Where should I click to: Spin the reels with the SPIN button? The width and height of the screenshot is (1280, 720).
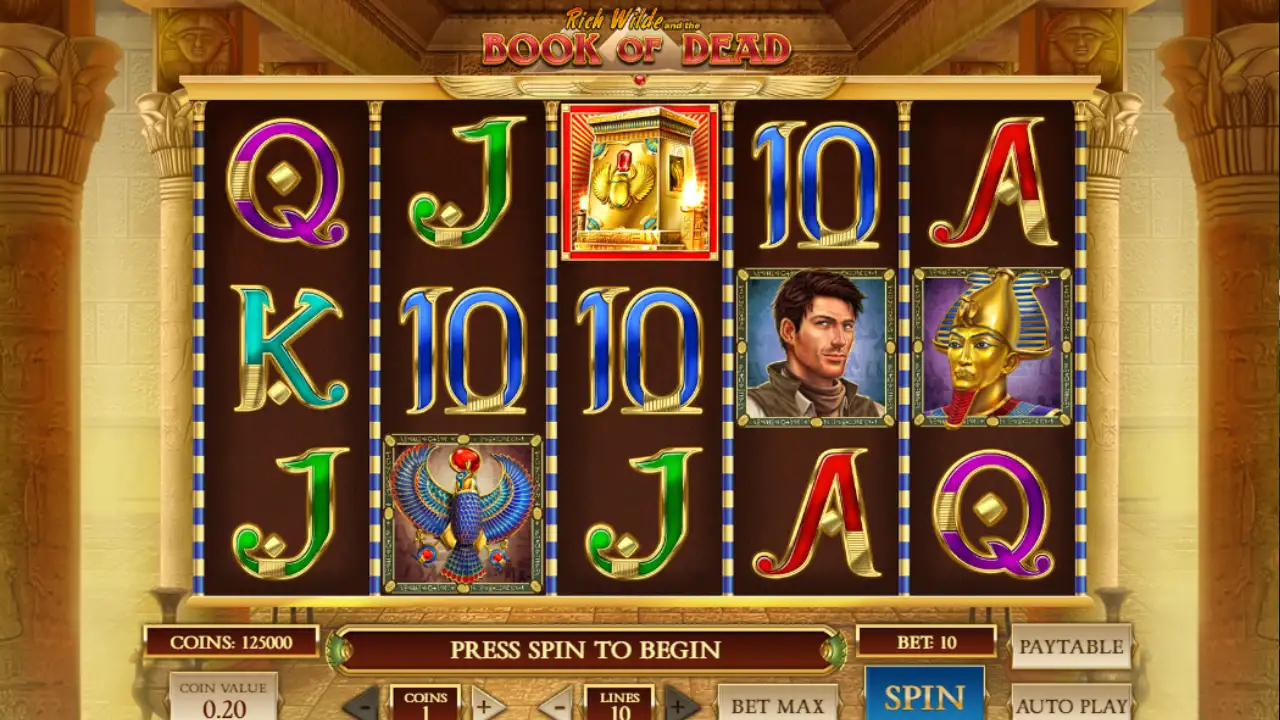(x=924, y=696)
